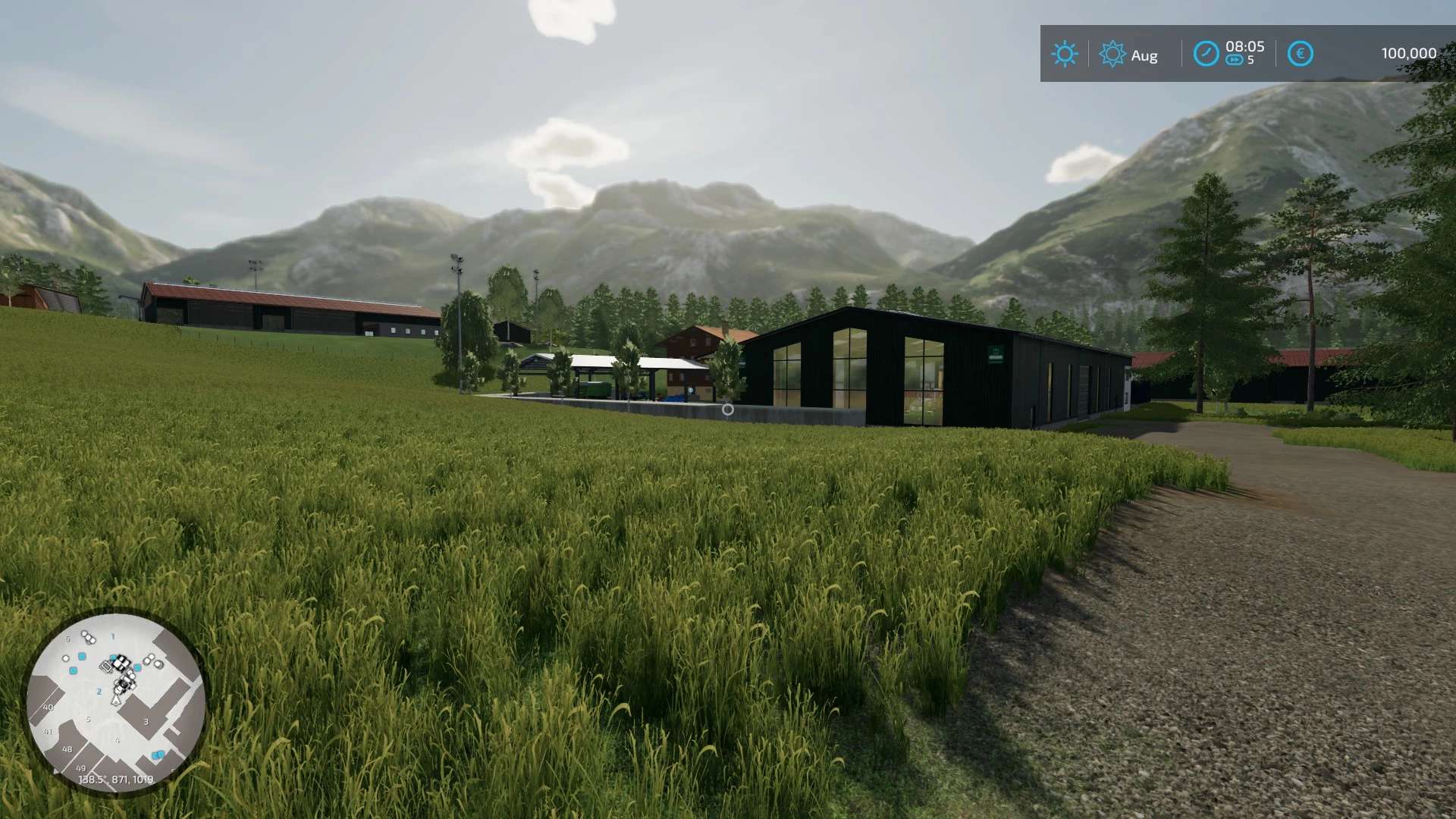Open the euro money icon

click(1300, 54)
